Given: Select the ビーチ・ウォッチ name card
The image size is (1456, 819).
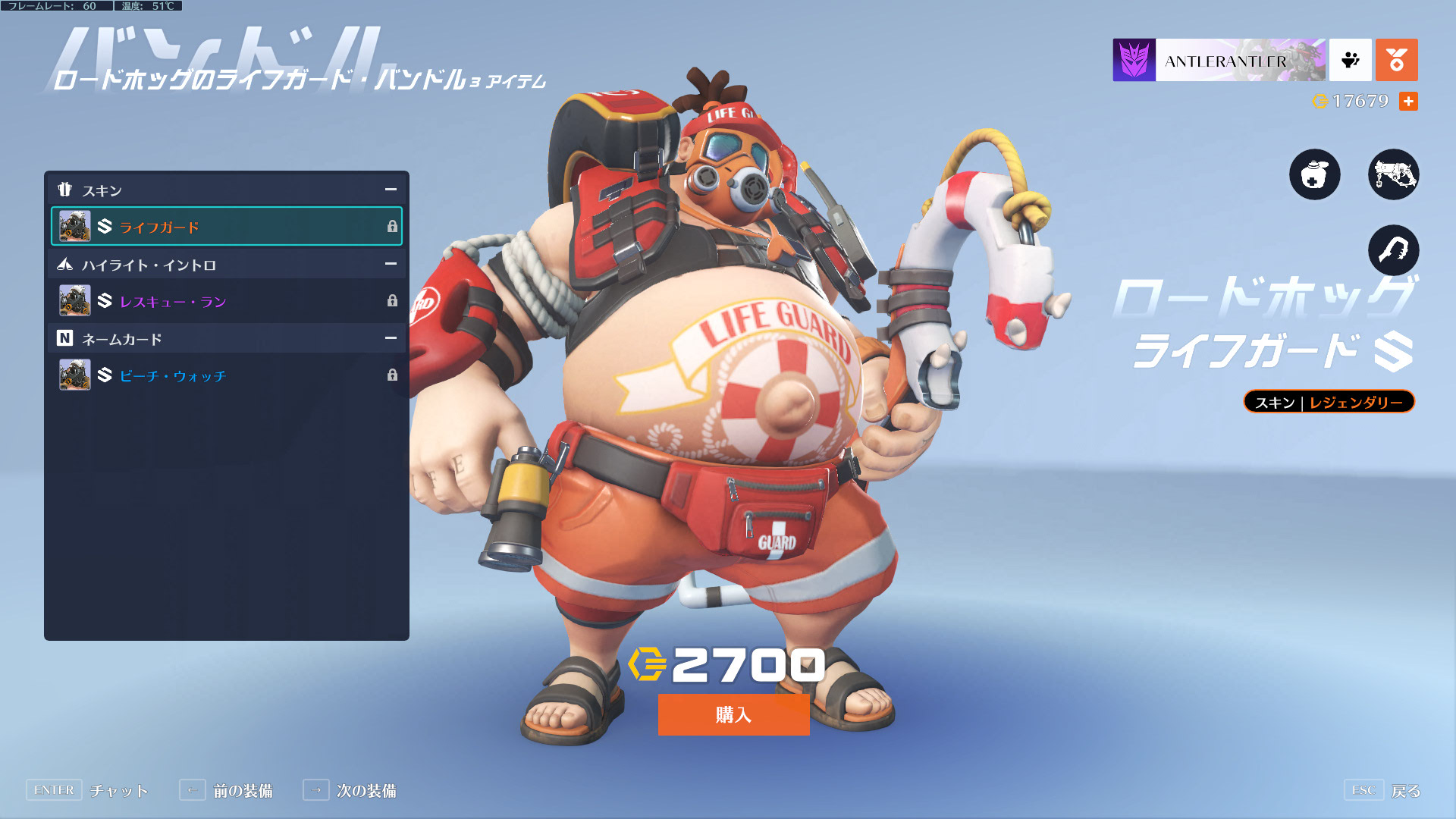Looking at the screenshot, I should (x=226, y=375).
